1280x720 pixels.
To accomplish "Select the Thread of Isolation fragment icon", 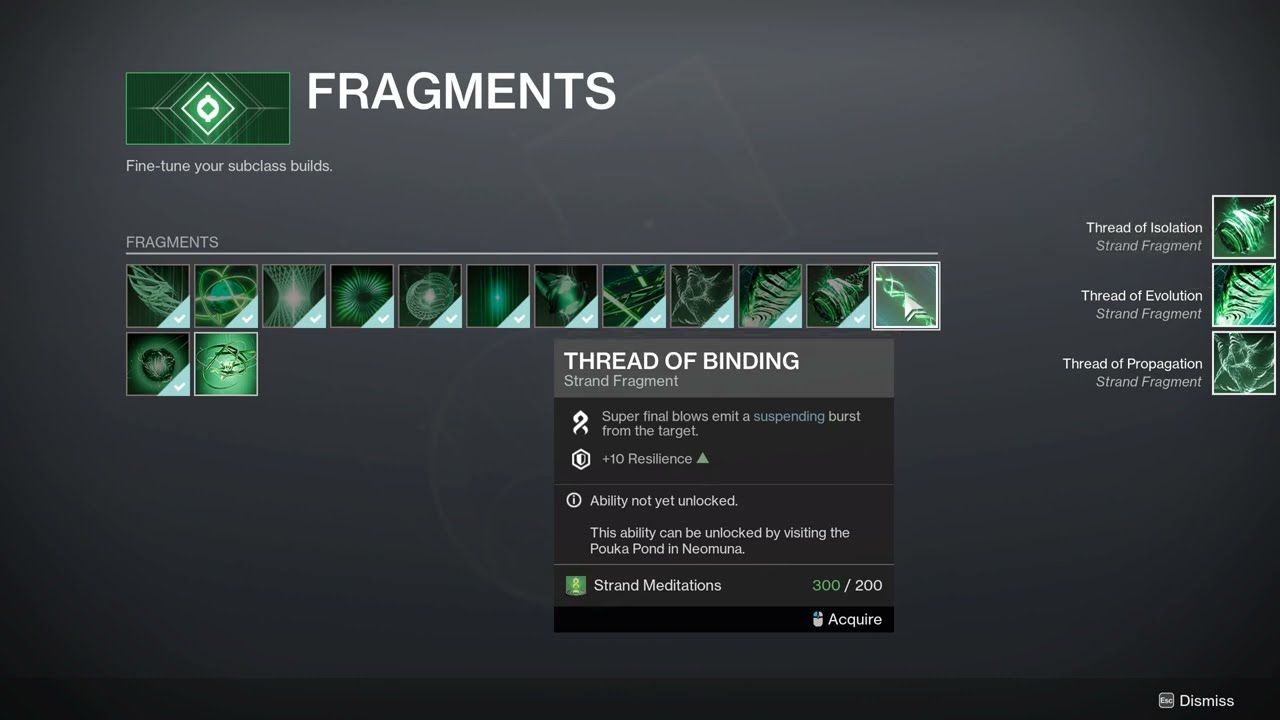I will coord(1243,227).
